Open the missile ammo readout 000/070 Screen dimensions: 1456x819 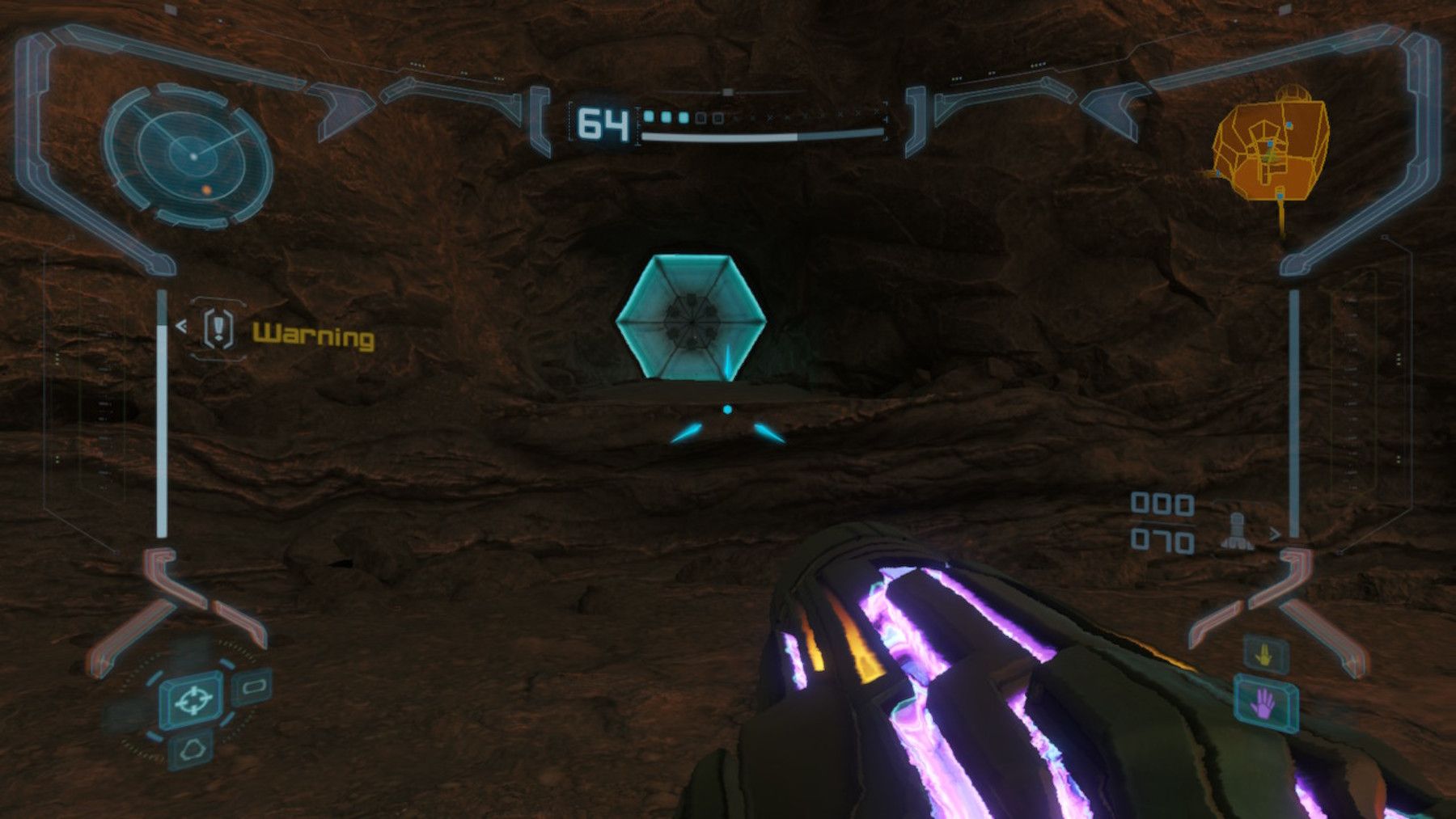(1161, 521)
